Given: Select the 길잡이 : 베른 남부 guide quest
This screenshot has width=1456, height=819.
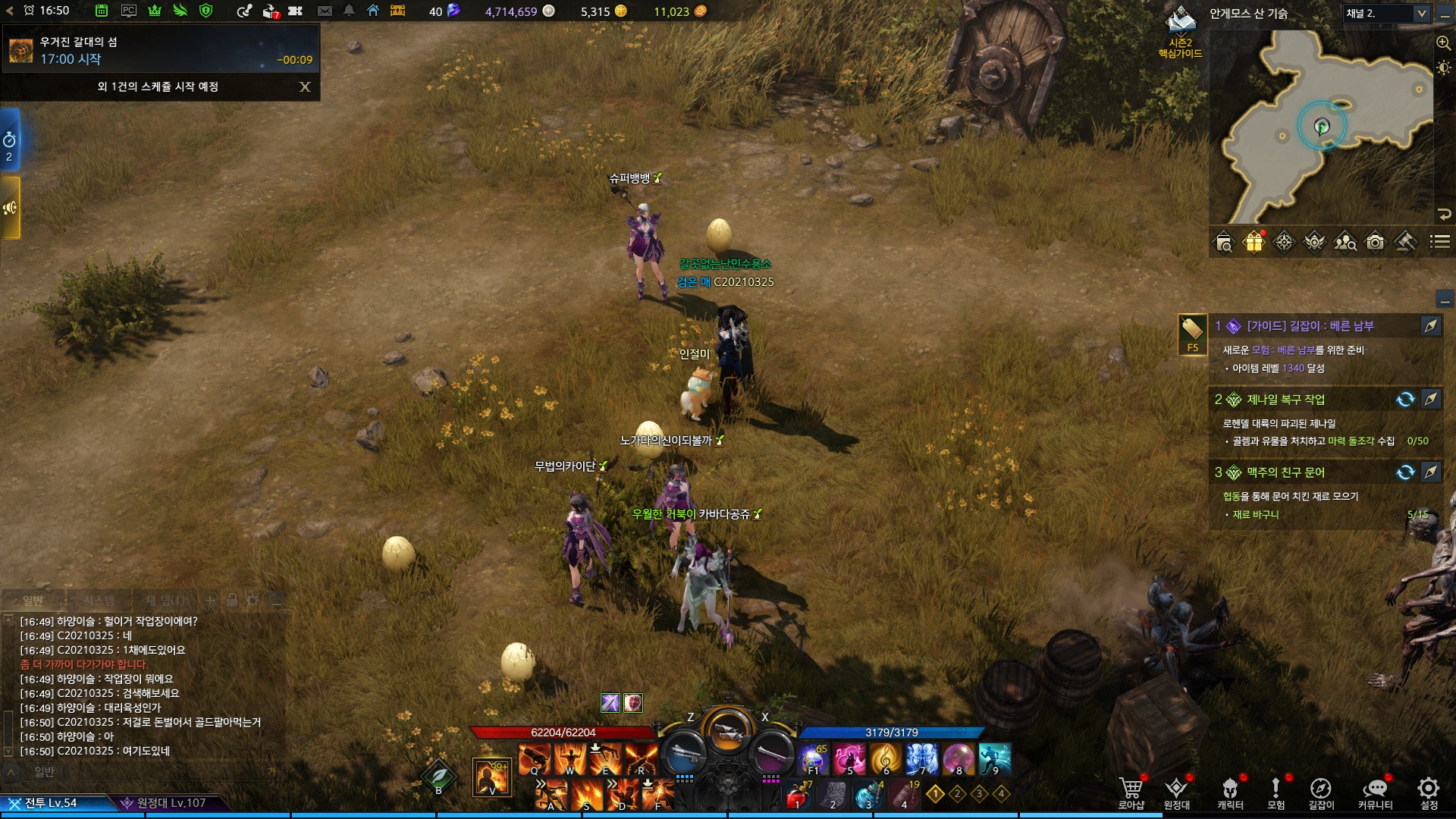Looking at the screenshot, I should 1310,326.
